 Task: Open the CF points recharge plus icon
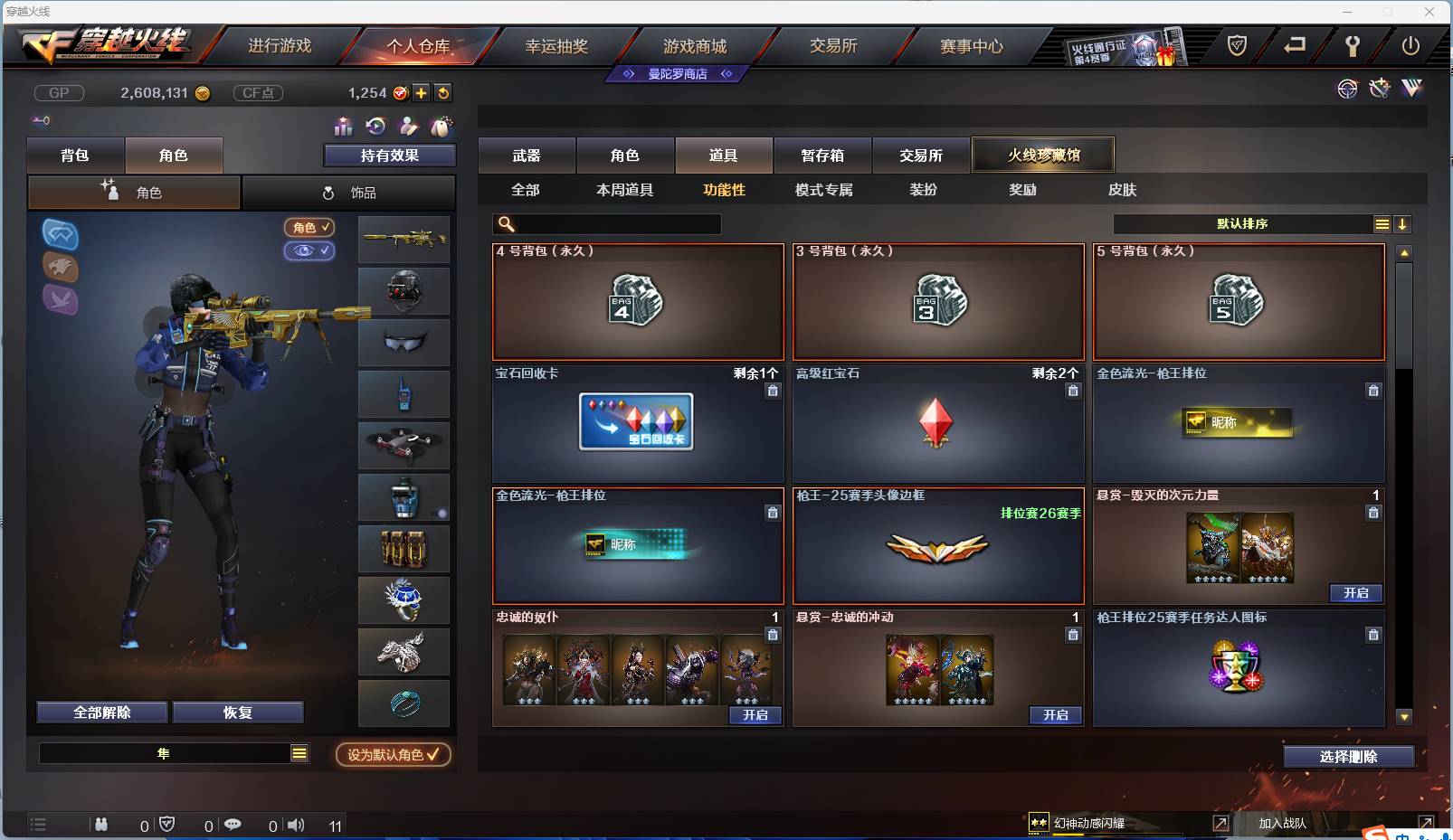pyautogui.click(x=422, y=92)
